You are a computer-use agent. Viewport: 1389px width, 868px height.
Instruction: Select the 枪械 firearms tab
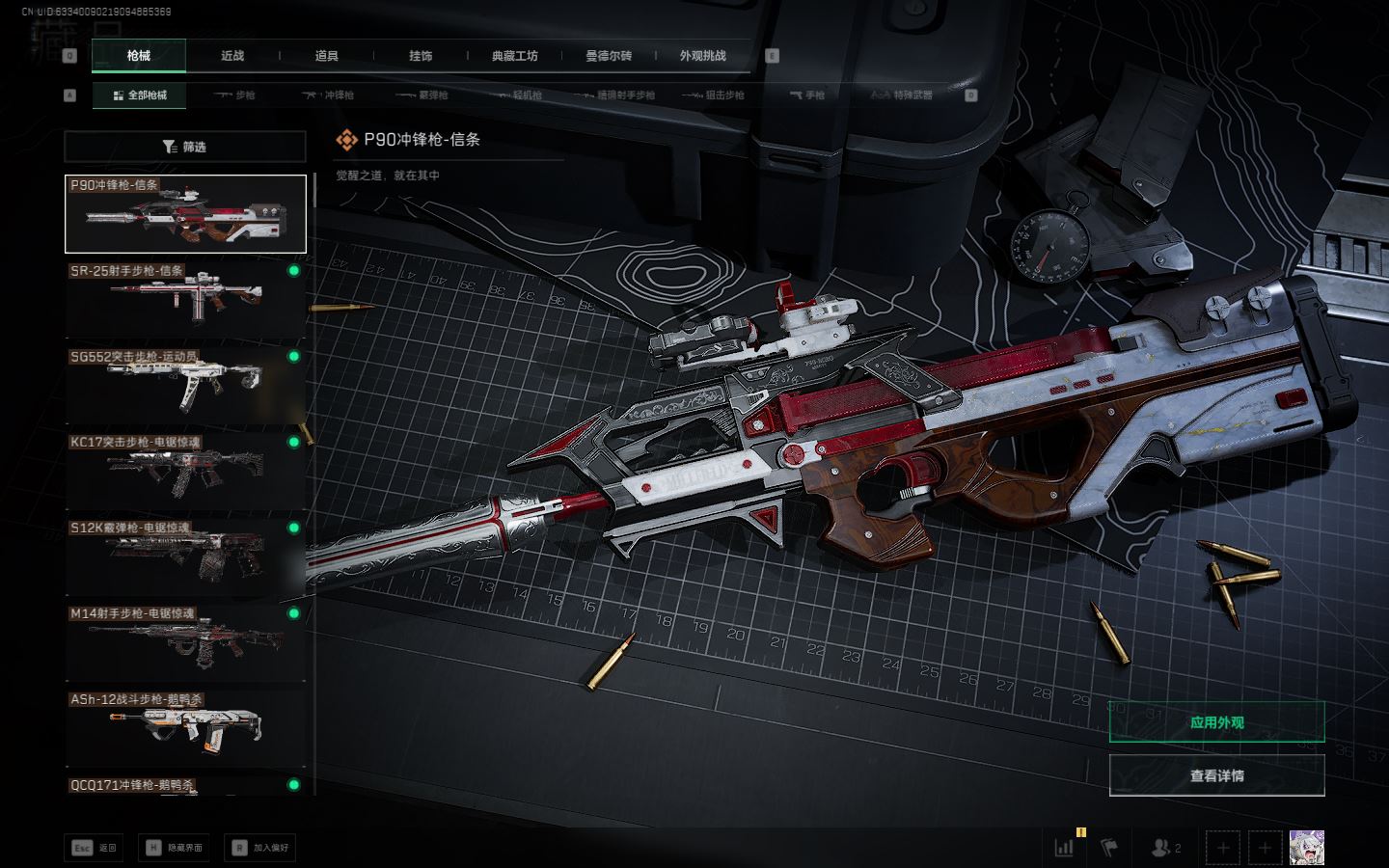pyautogui.click(x=139, y=56)
